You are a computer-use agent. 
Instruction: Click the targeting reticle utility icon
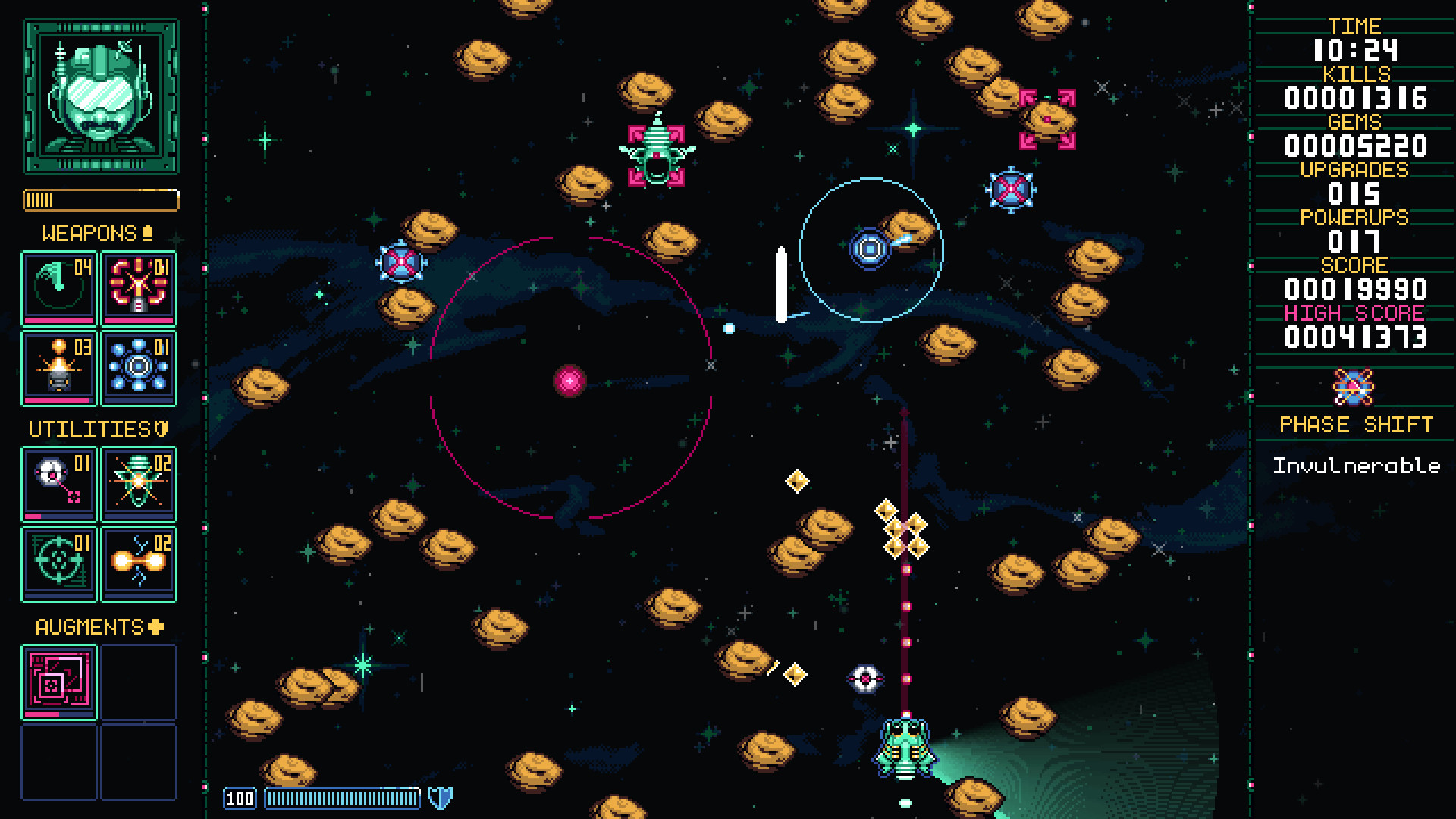click(58, 563)
